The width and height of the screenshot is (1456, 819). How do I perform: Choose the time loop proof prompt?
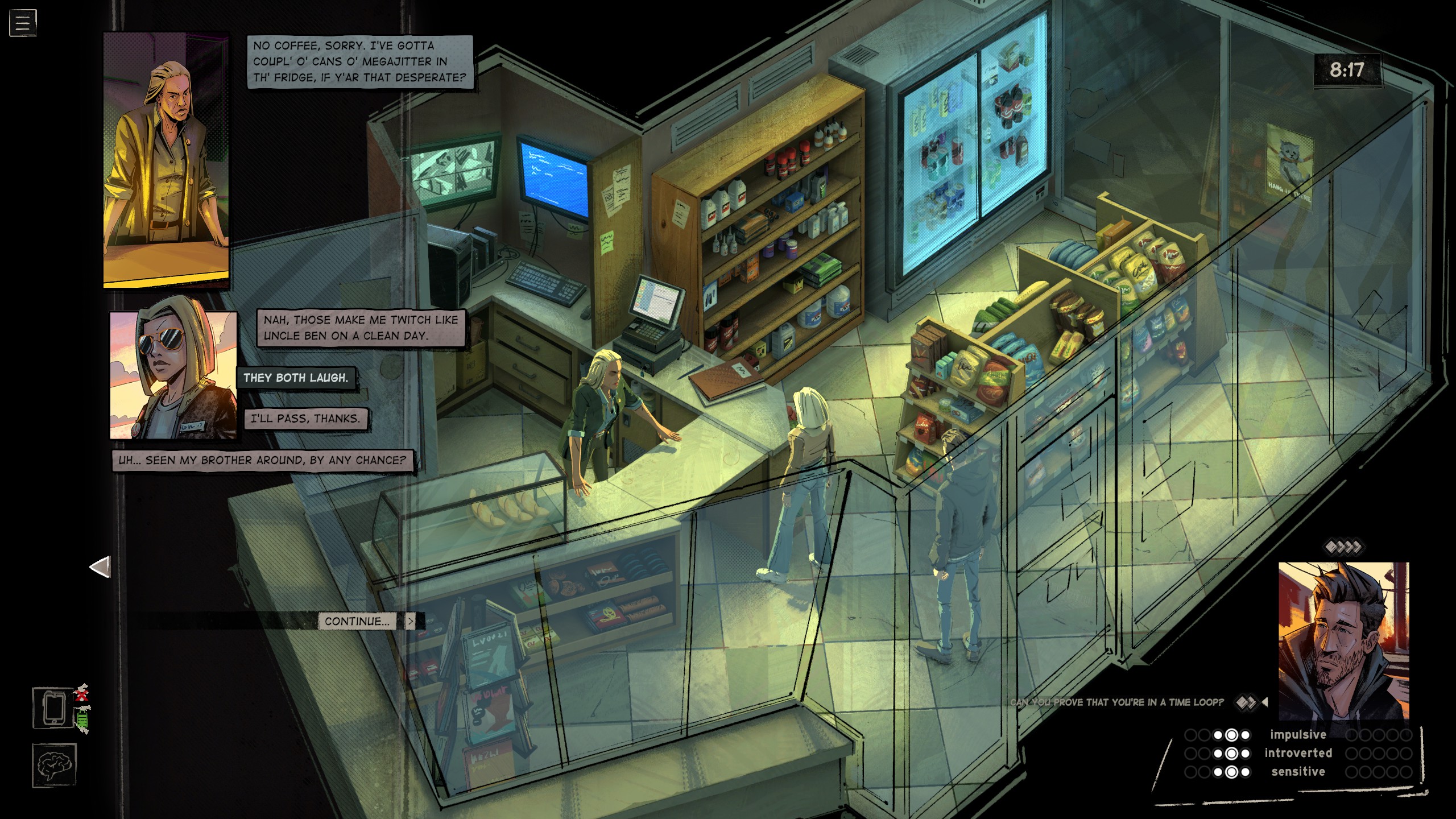[1117, 702]
